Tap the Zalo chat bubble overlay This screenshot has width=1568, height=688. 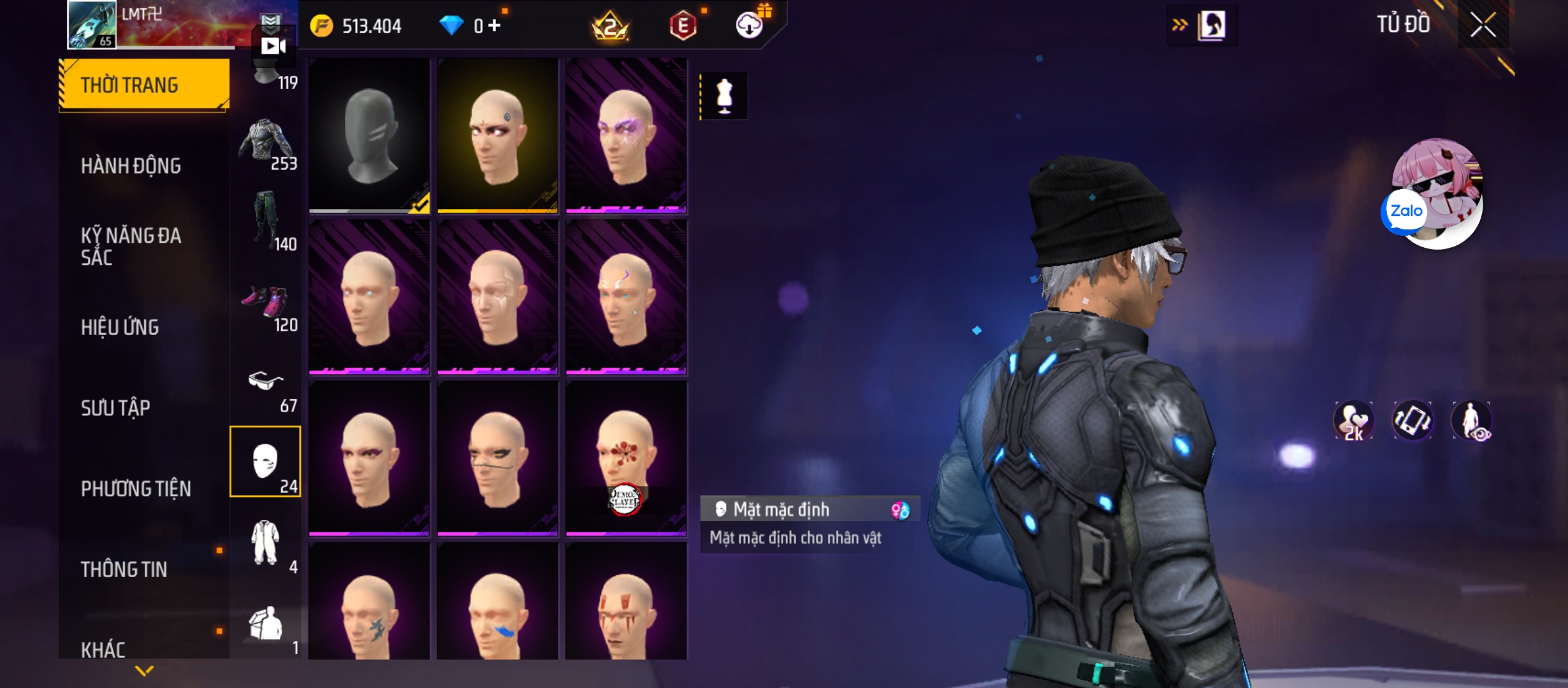click(1404, 211)
